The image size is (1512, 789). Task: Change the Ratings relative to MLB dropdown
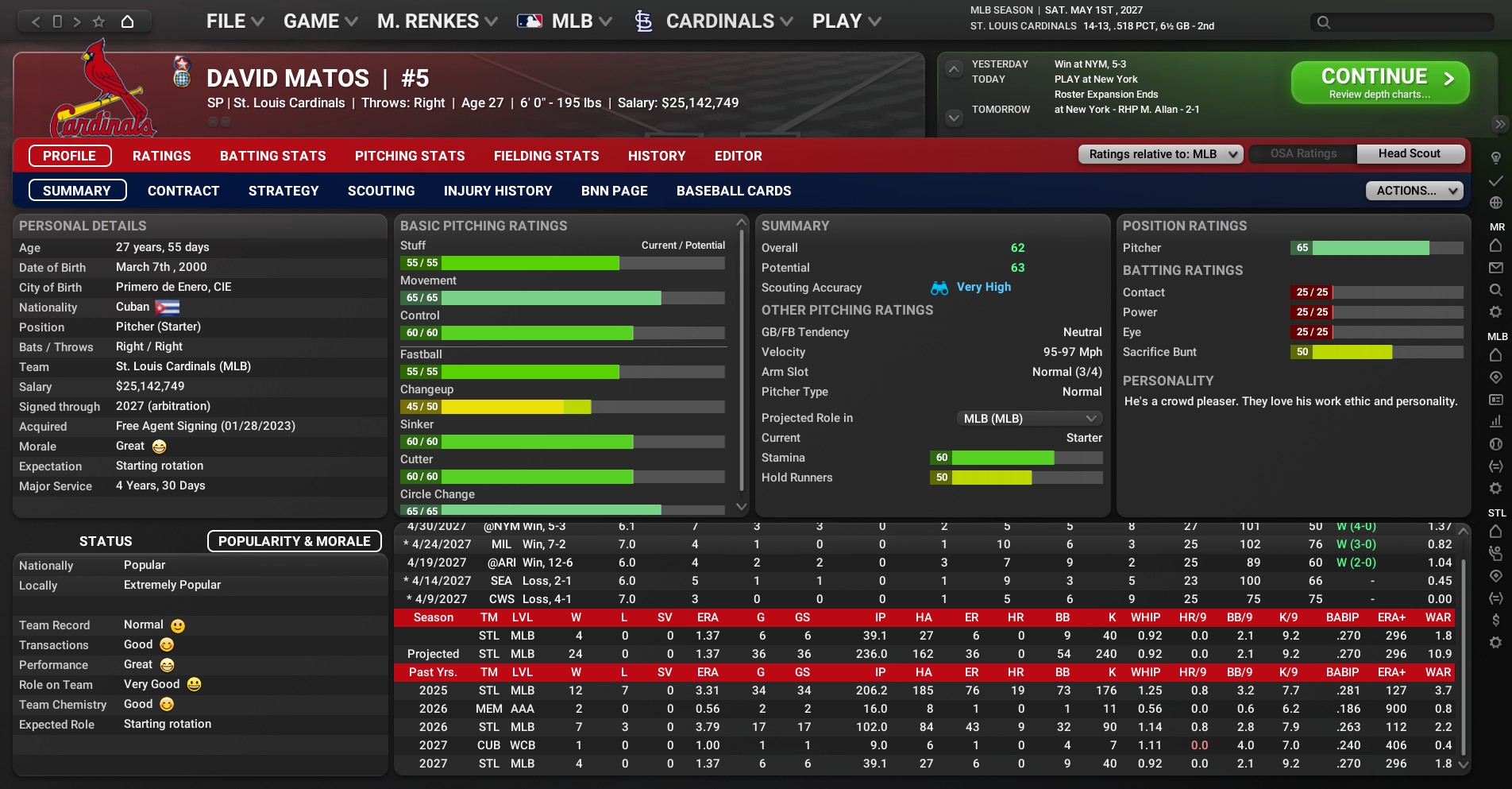tap(1159, 154)
